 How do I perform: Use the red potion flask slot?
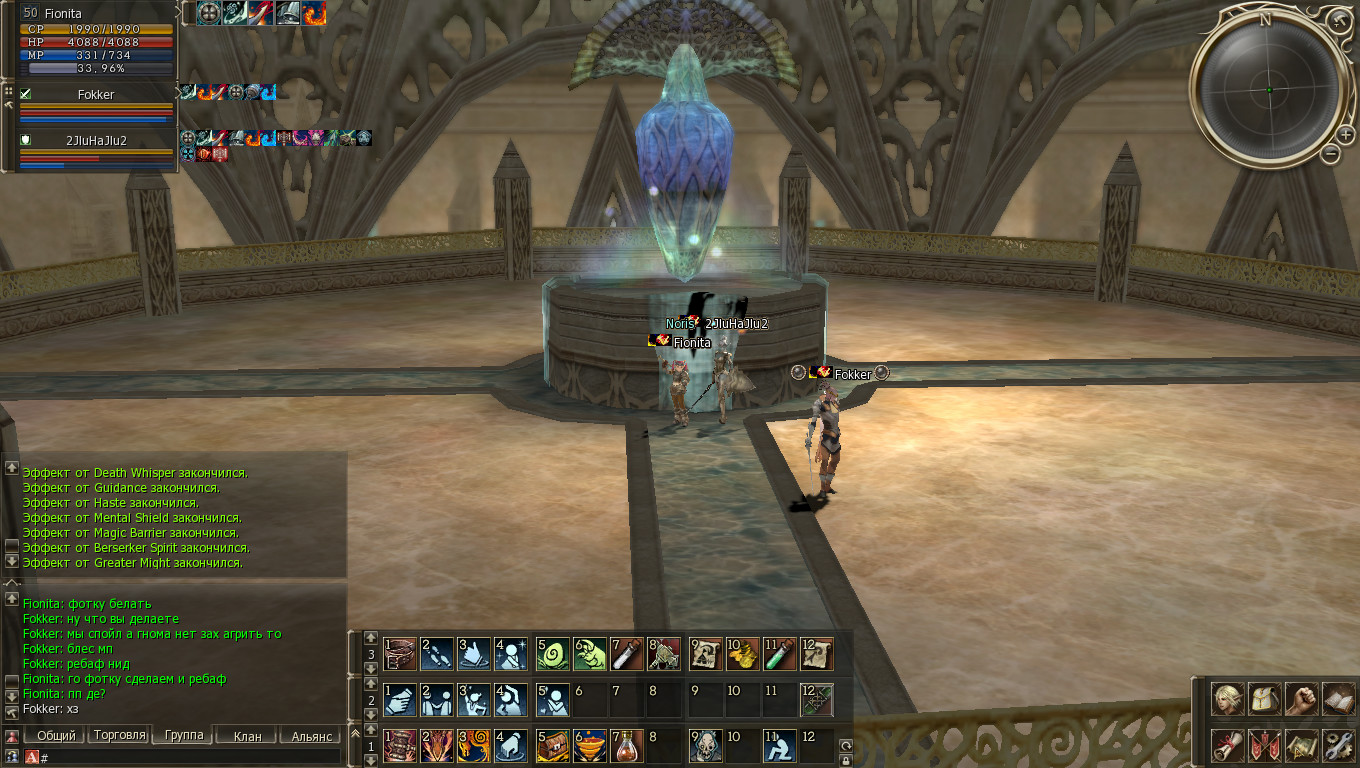point(627,745)
